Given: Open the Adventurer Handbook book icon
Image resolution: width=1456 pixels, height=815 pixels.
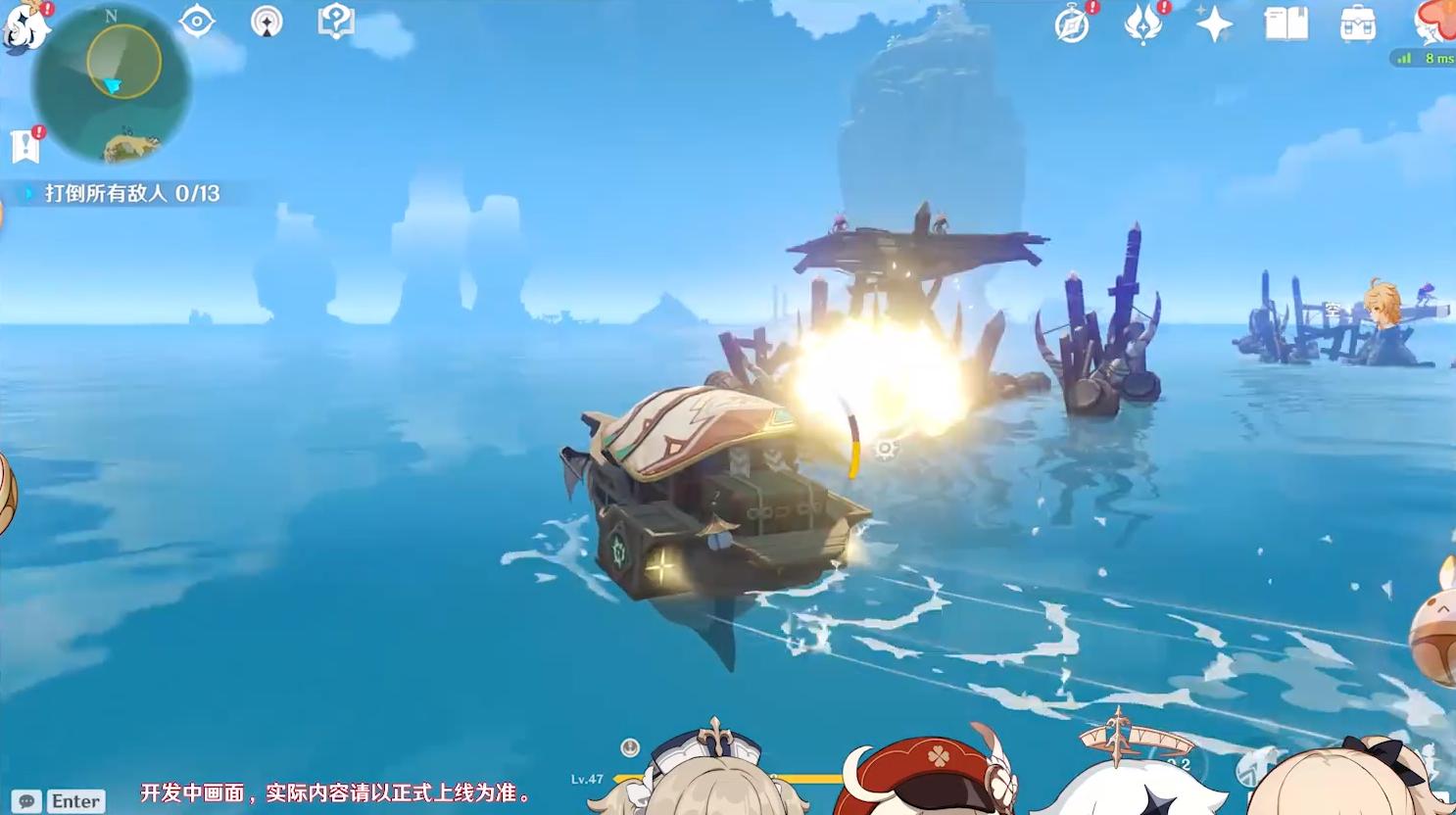Looking at the screenshot, I should [1286, 24].
